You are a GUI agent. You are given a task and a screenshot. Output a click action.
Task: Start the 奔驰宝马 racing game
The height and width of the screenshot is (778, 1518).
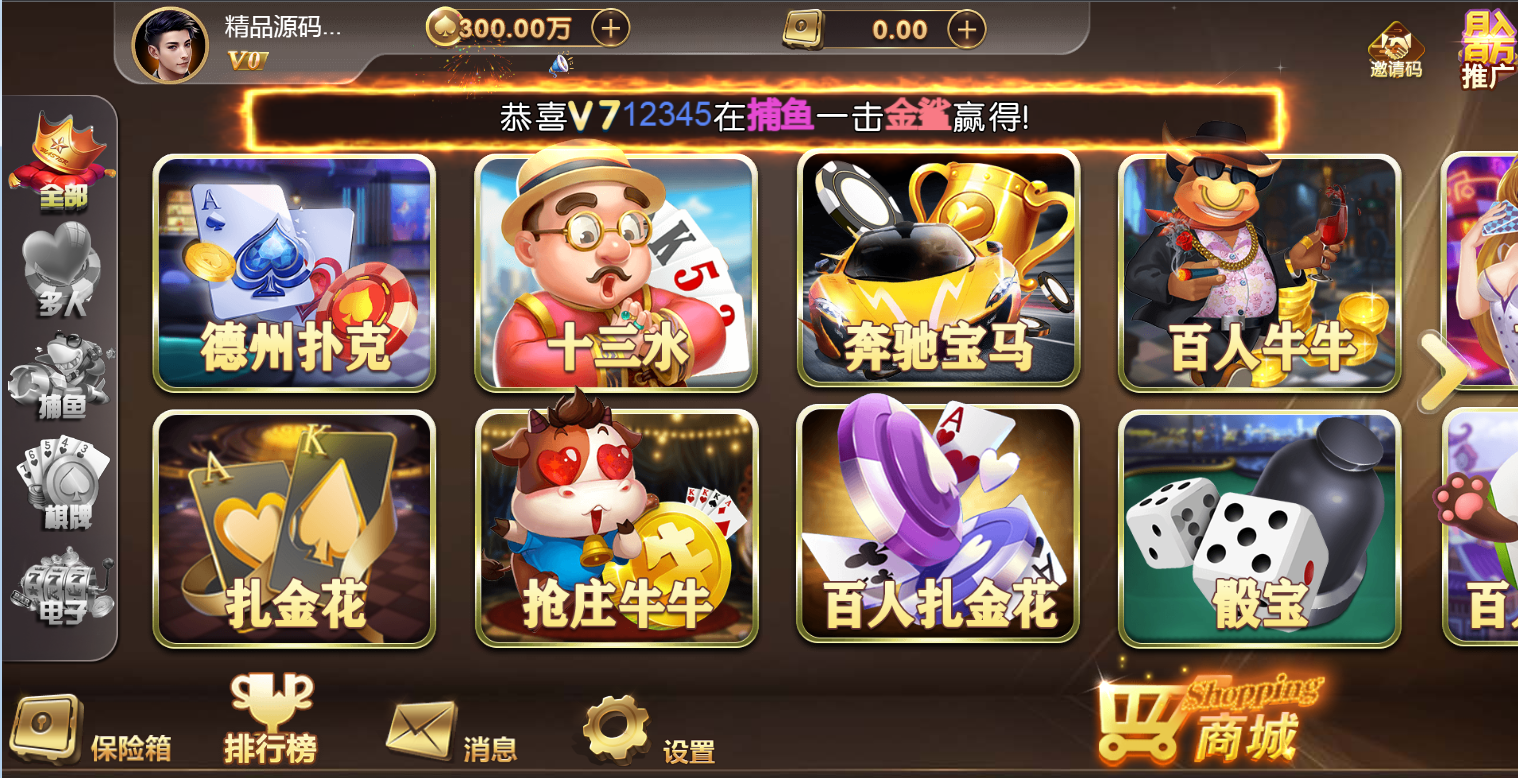937,273
